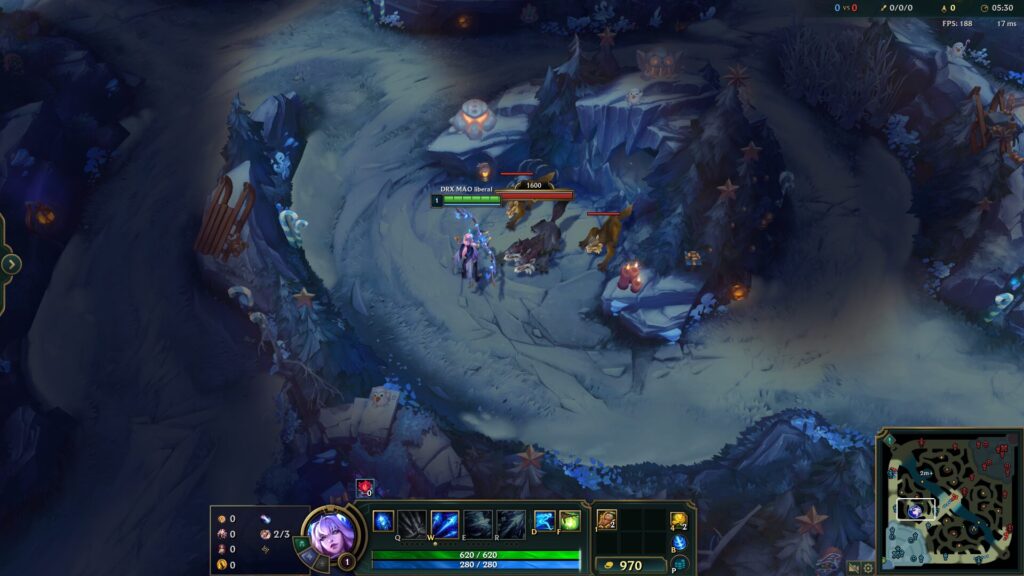Toggle the camera button beside the minimap
Screen dimensions: 1024x576
(853, 567)
